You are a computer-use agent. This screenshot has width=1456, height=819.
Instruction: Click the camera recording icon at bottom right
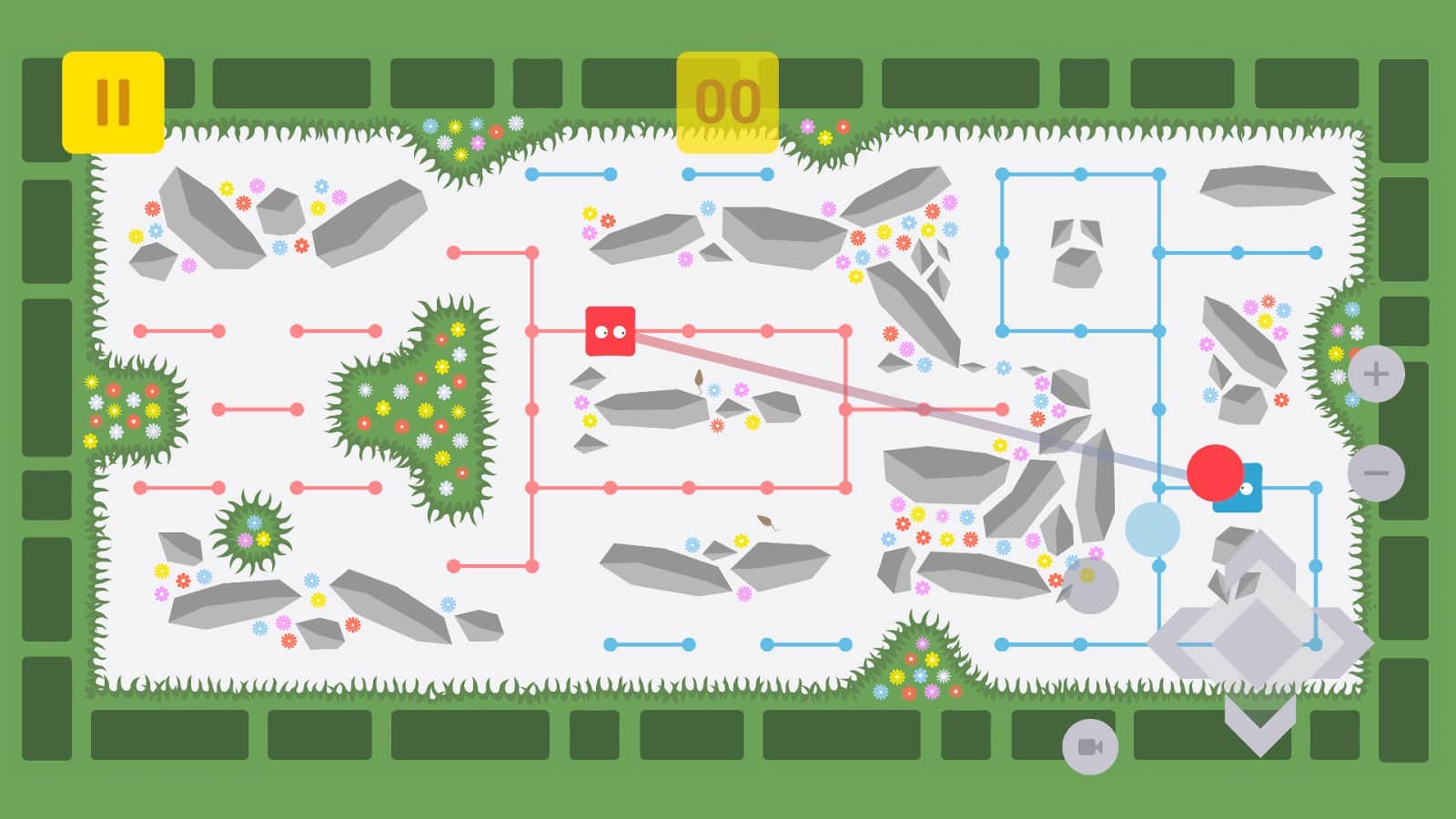(x=1088, y=748)
